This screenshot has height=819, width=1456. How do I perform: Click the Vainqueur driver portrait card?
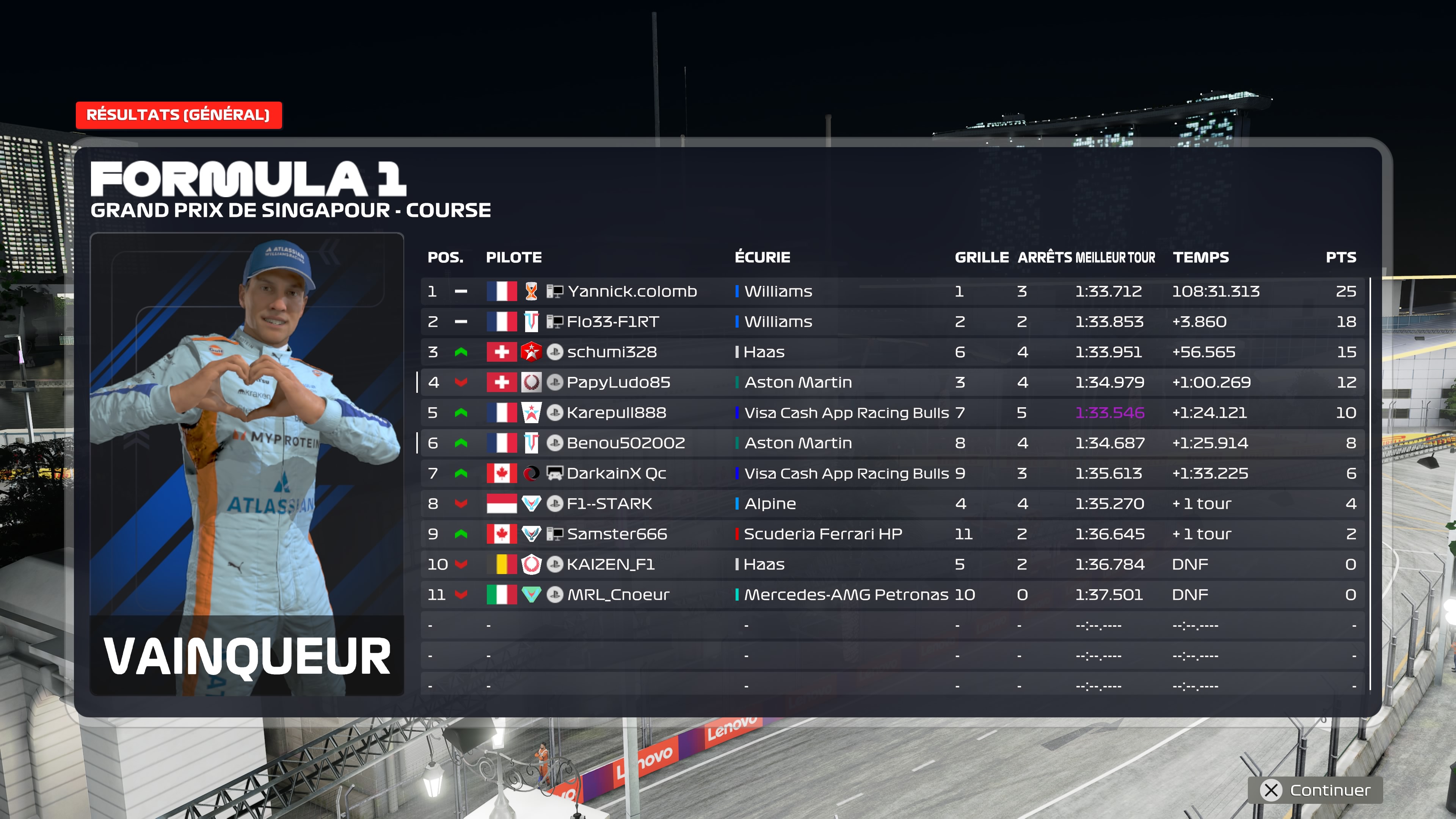(x=247, y=463)
